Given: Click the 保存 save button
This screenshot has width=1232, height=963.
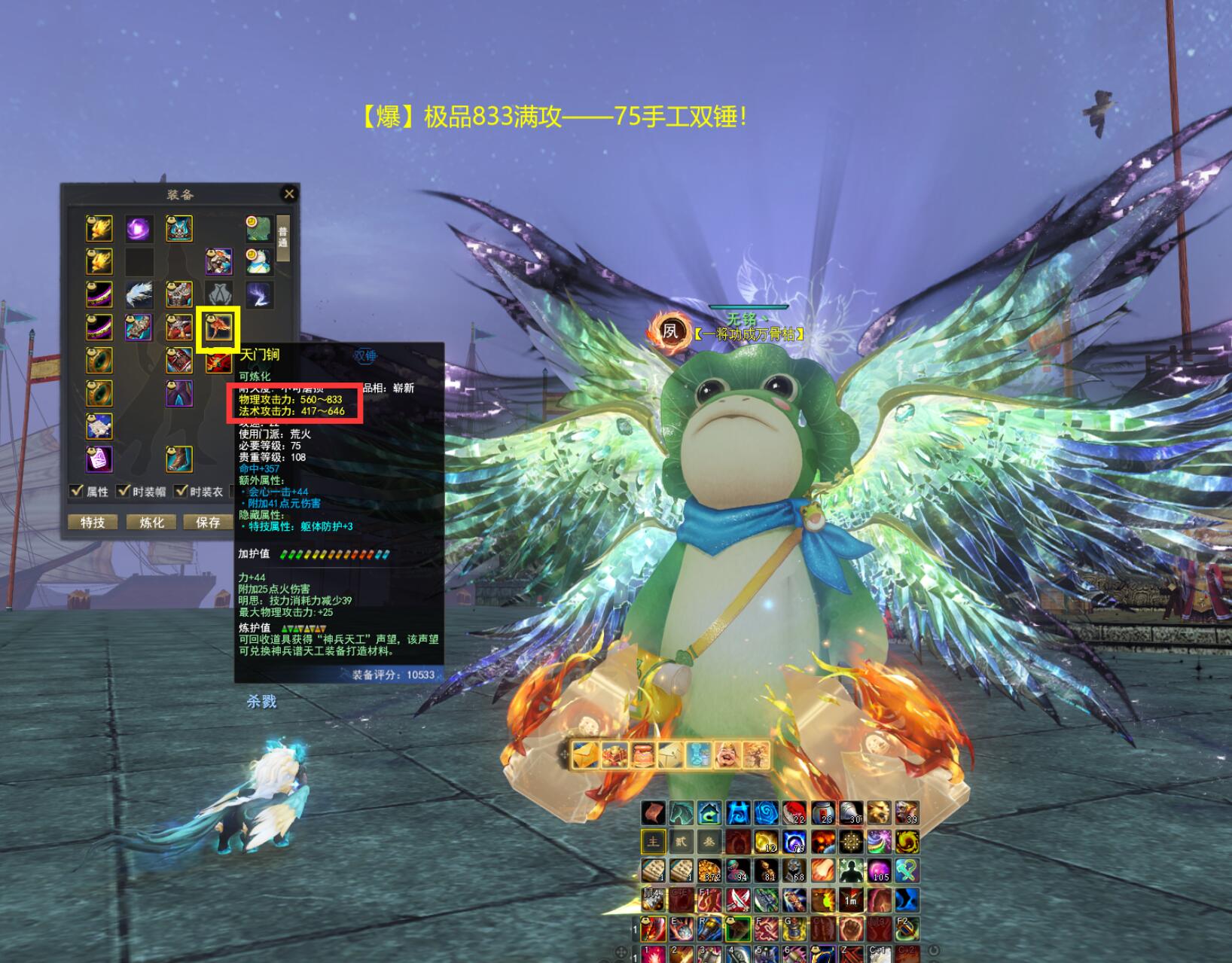Looking at the screenshot, I should coord(208,522).
